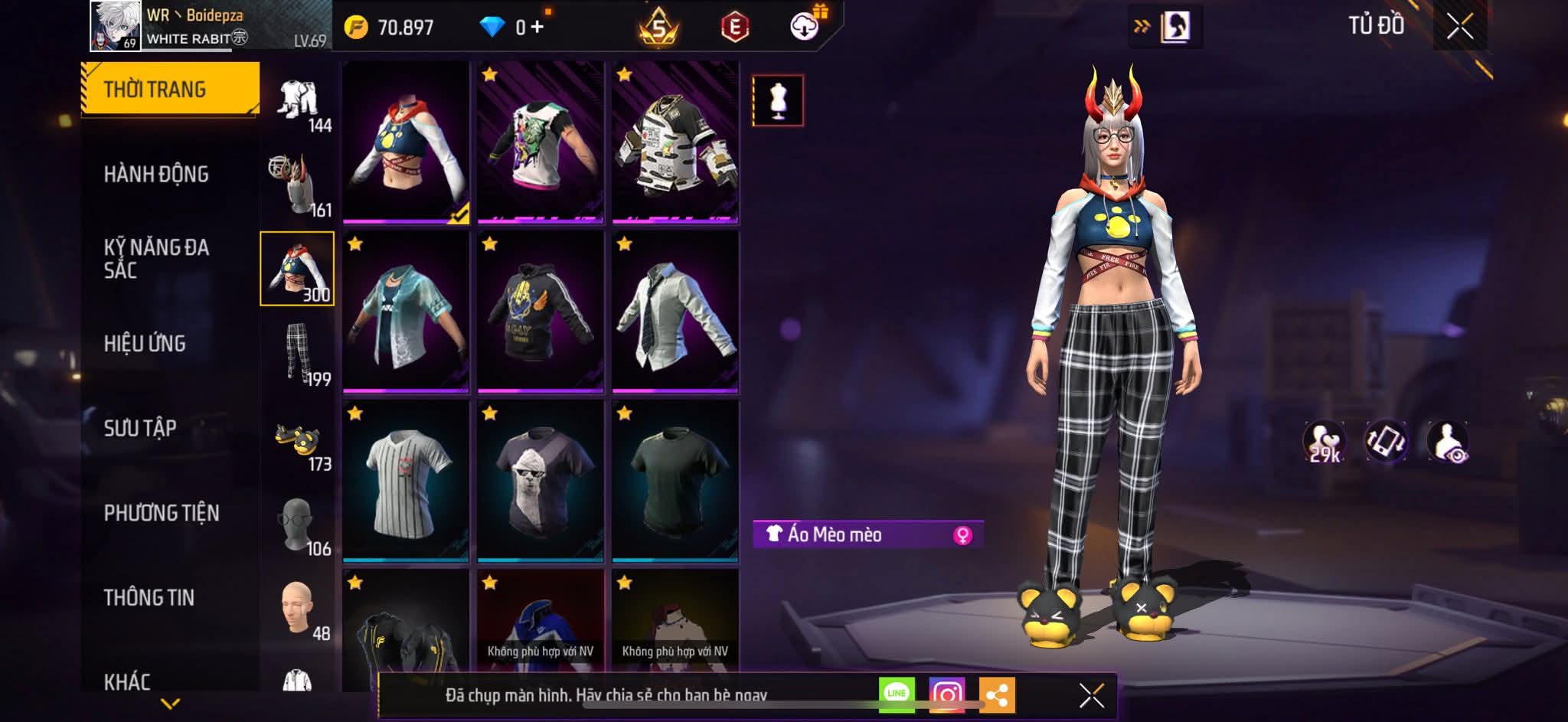
Task: Select the plaid pants category tab
Action: pos(298,353)
